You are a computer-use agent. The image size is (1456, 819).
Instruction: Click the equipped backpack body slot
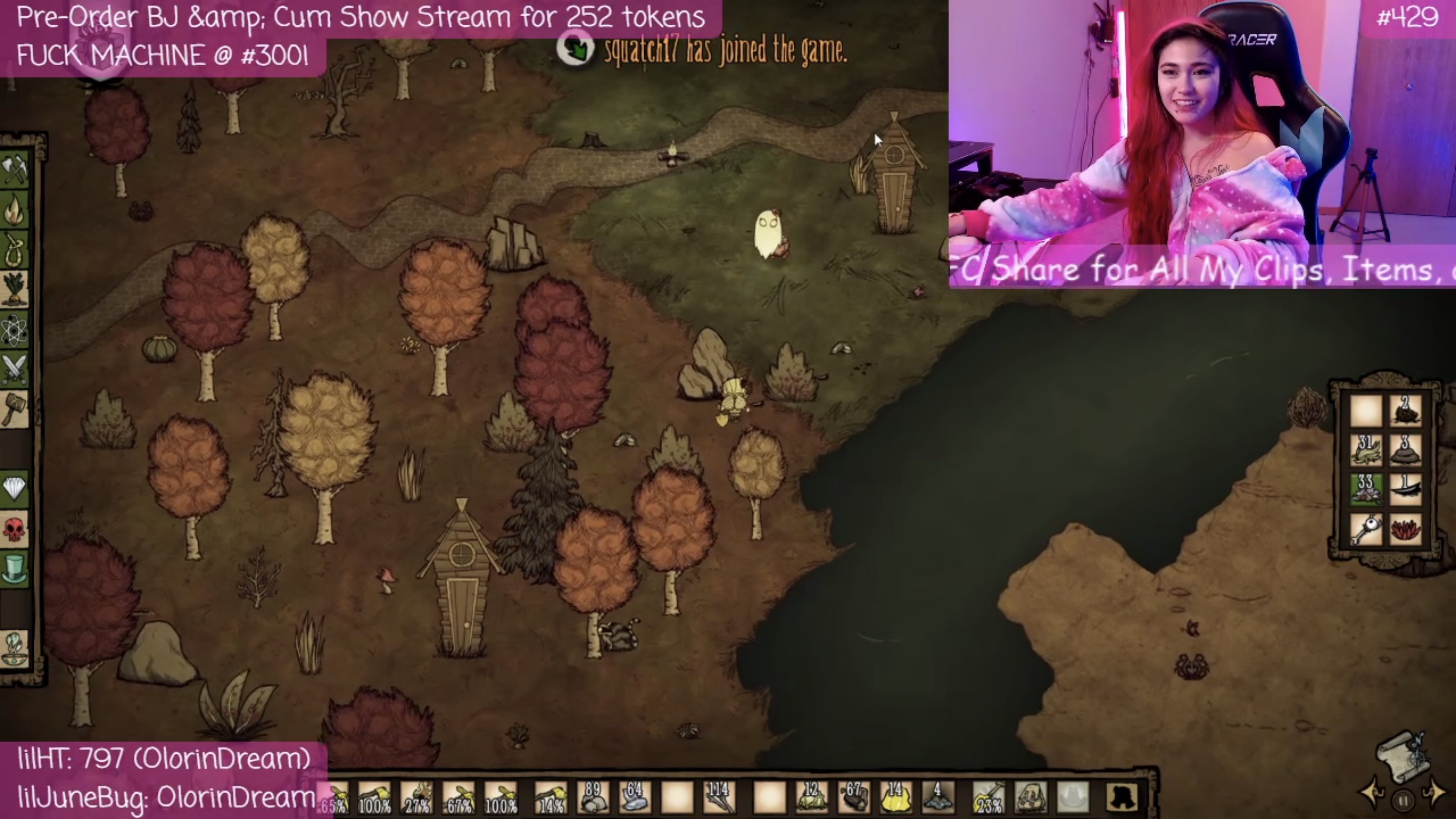pos(1031,798)
